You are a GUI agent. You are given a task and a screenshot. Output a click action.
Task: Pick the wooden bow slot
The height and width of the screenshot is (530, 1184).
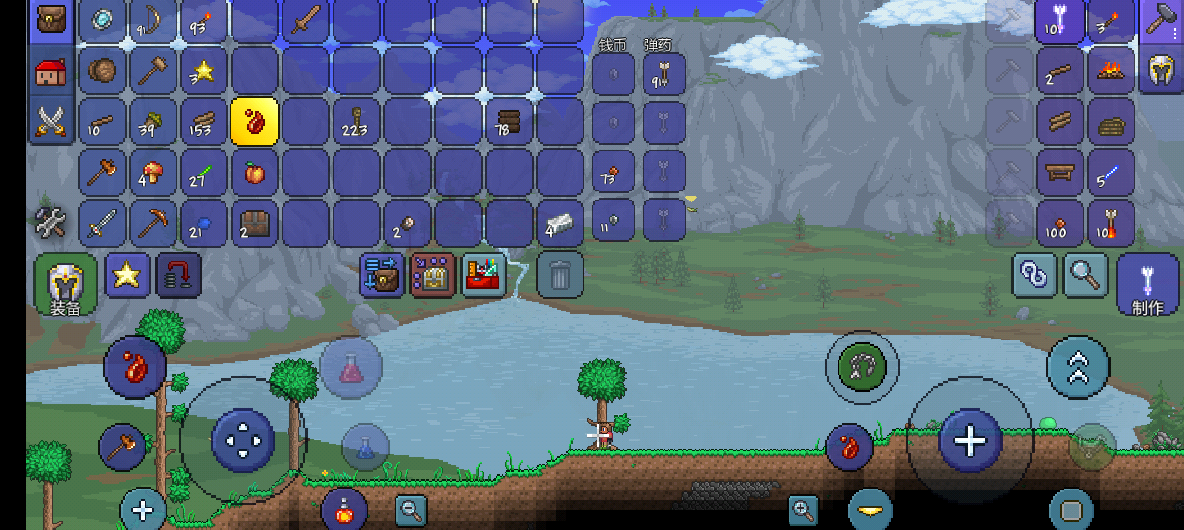(x=153, y=21)
